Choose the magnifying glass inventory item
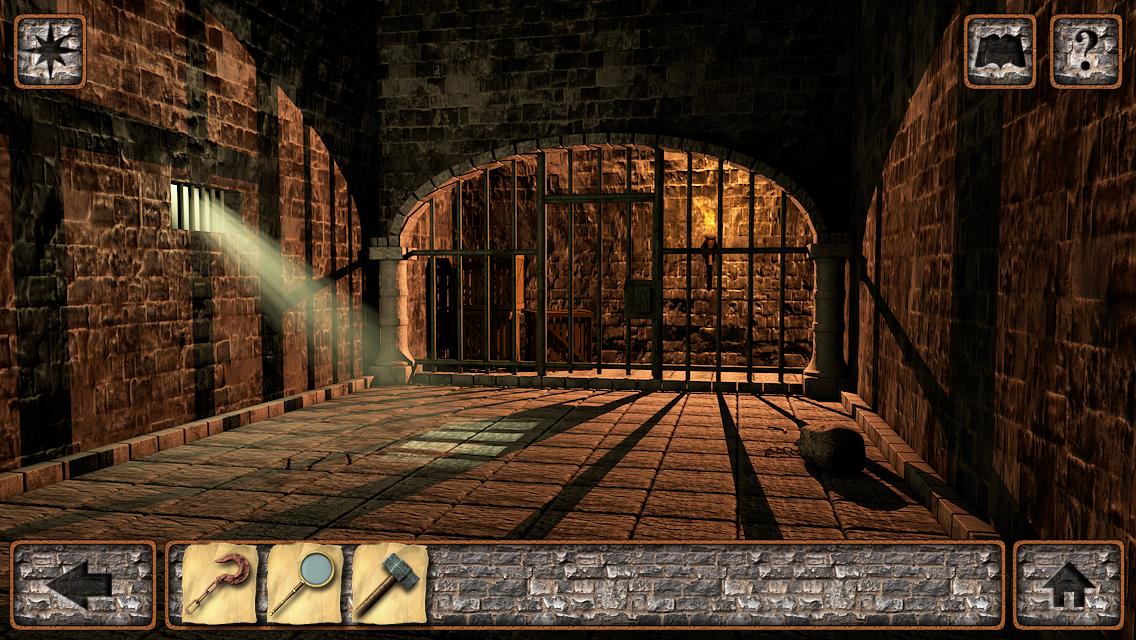Viewport: 1136px width, 640px height. click(304, 585)
